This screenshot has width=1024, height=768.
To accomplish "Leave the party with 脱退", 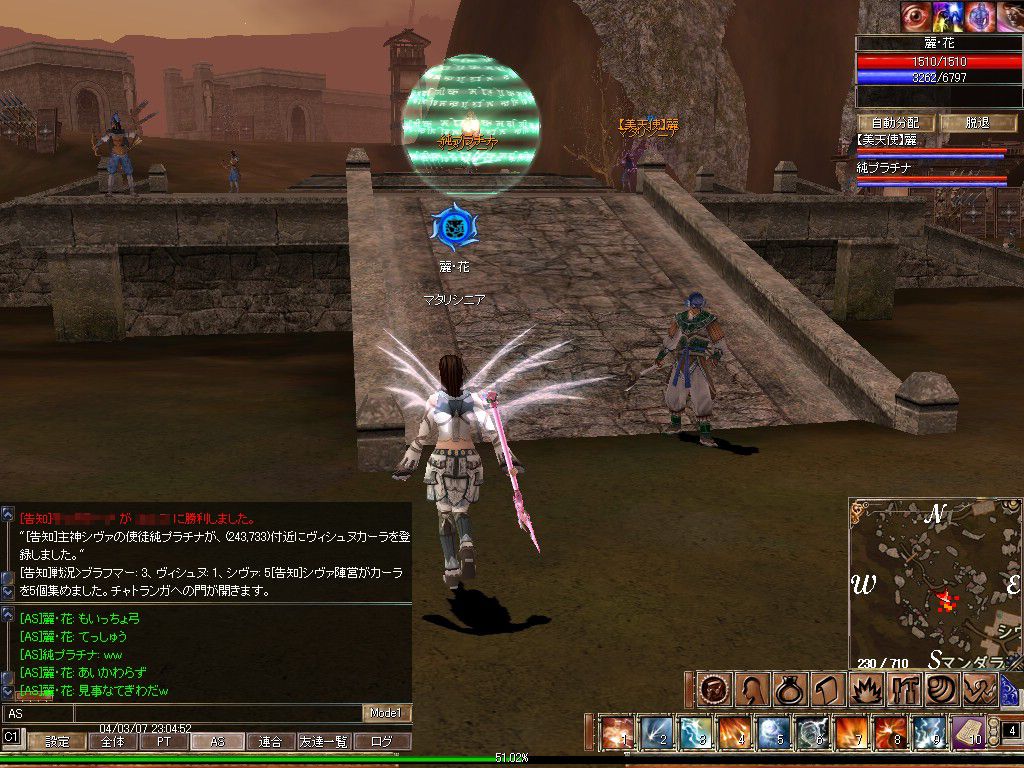I will point(977,123).
